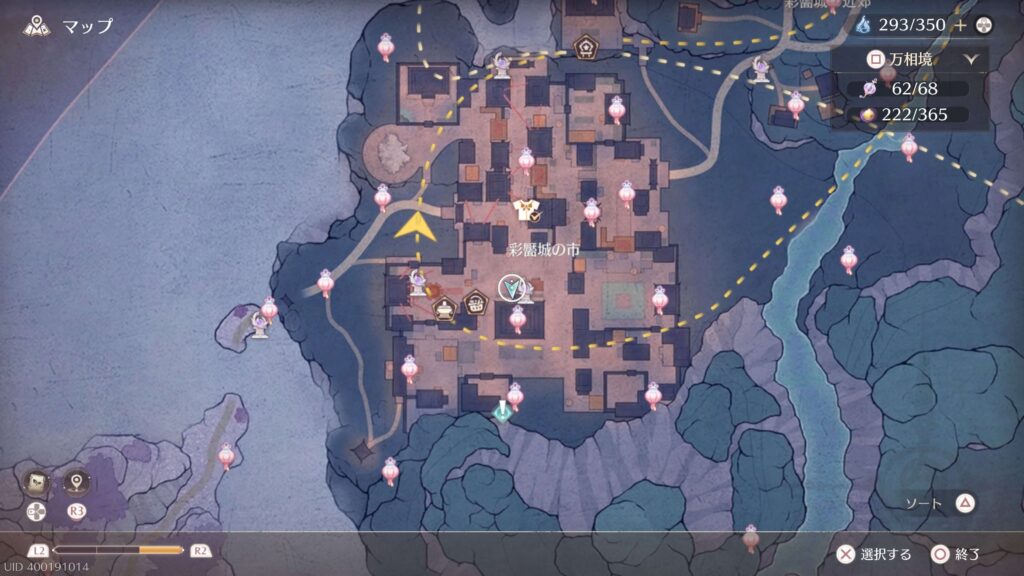Open the map pin marker tool
Screen dimensions: 1024x576
tap(76, 482)
